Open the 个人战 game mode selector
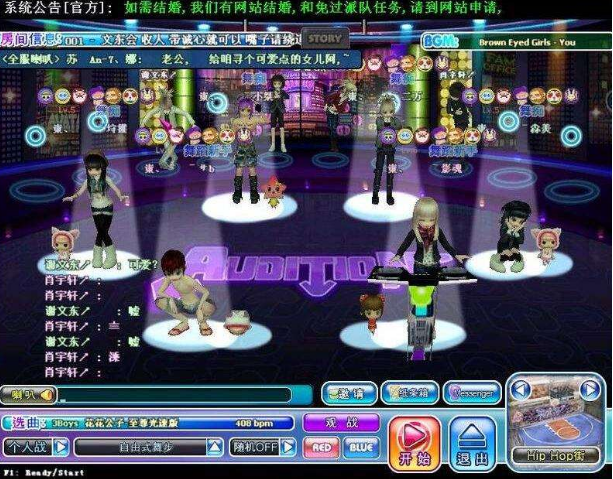The height and width of the screenshot is (479, 613). click(x=36, y=447)
